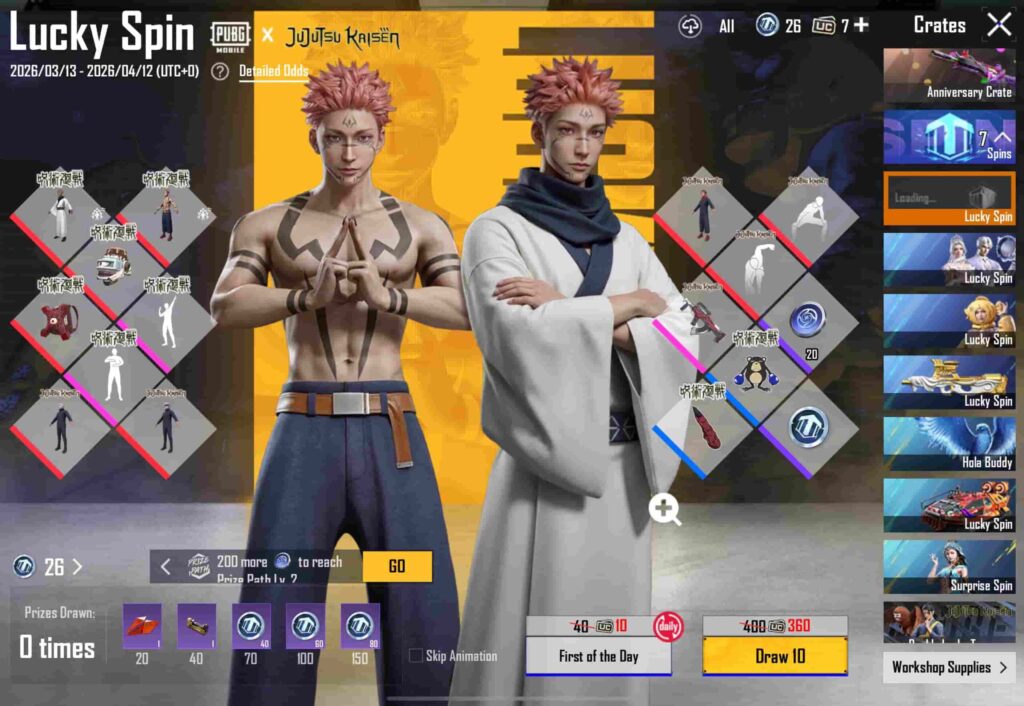Click the Draw 10 button

[774, 655]
